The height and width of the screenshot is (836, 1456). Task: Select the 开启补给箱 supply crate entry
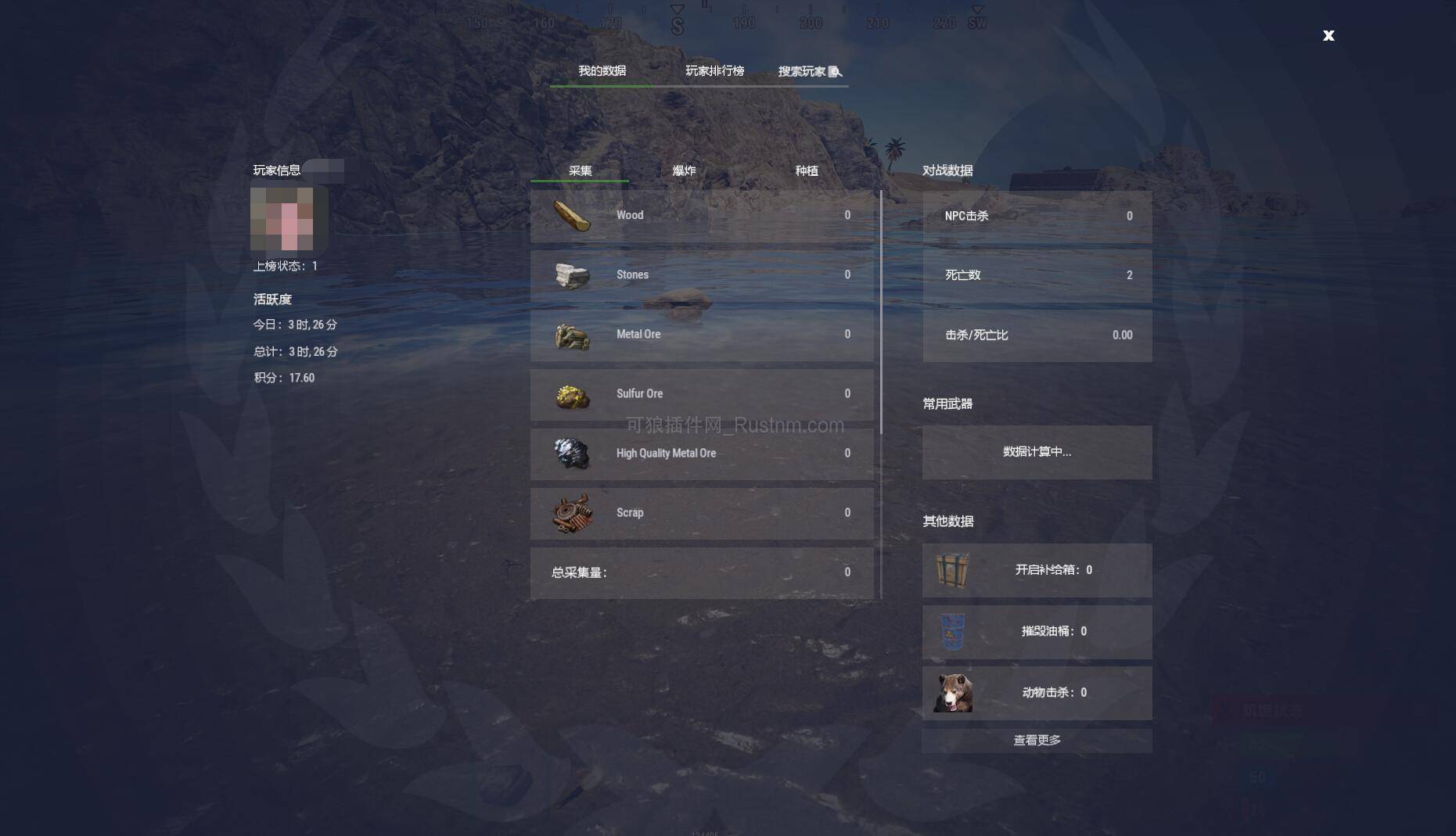1037,570
